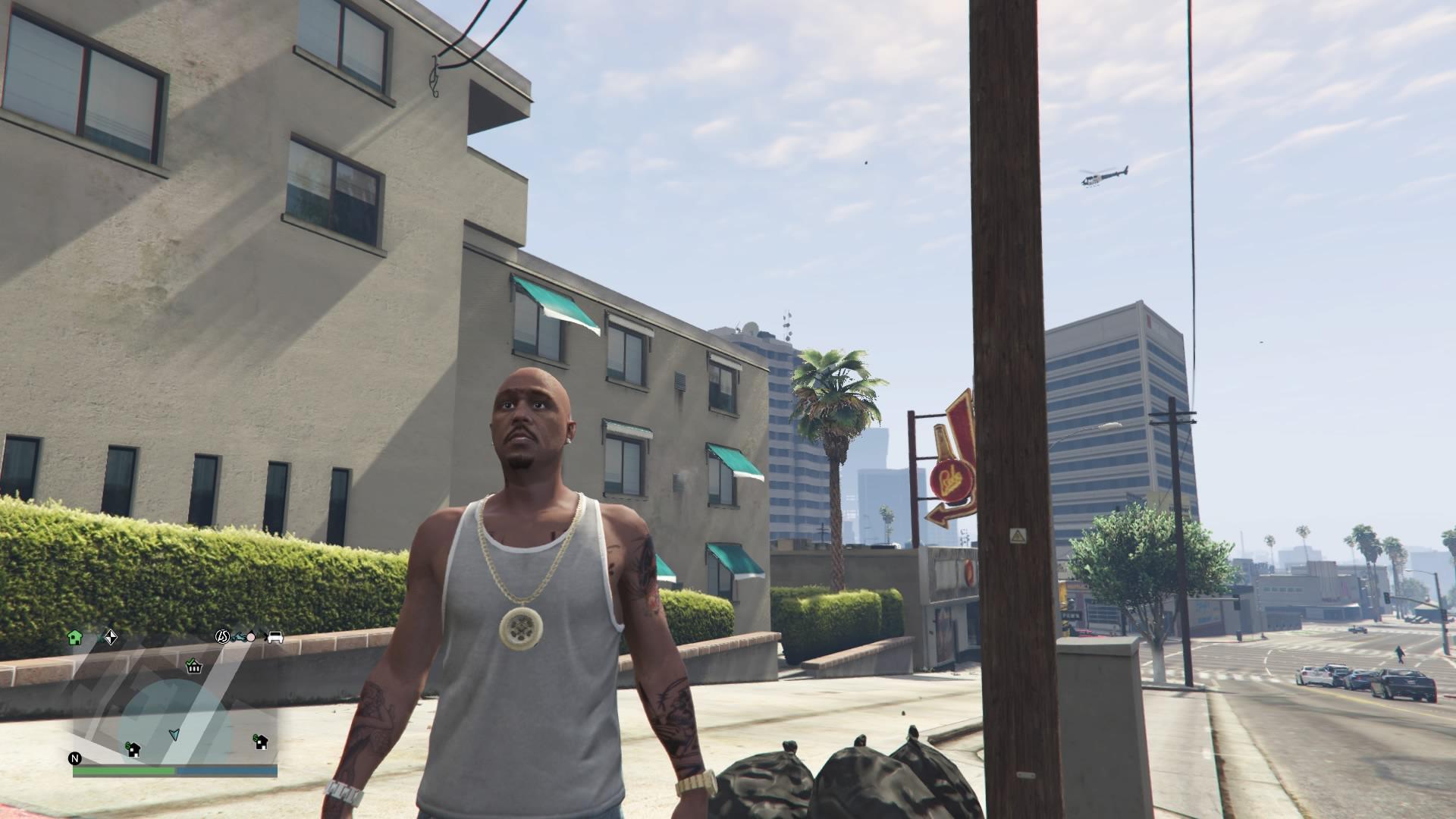Click the white car blip
The image size is (1456, 819).
[x=275, y=637]
